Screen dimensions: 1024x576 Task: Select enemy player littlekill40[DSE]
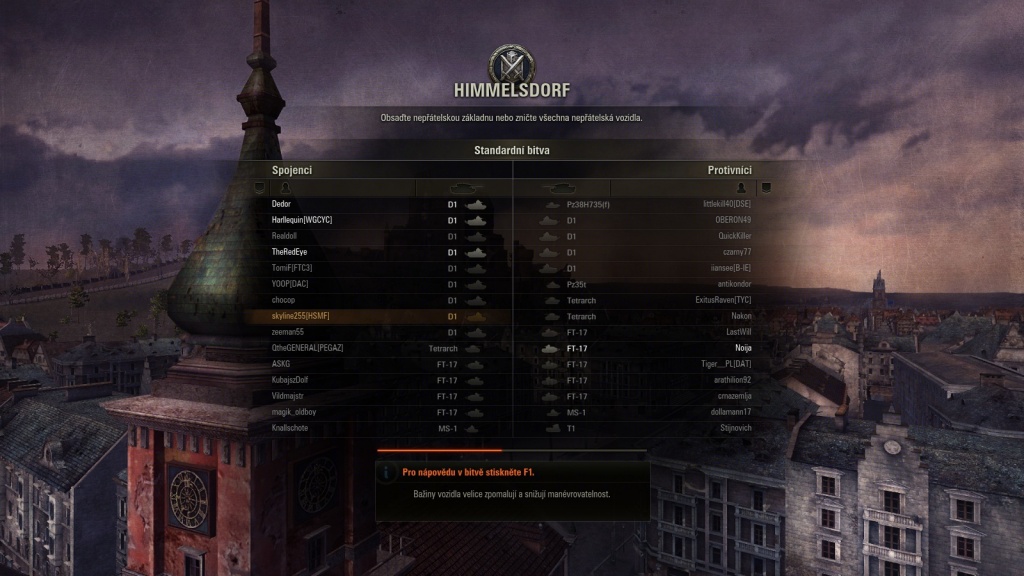click(727, 204)
